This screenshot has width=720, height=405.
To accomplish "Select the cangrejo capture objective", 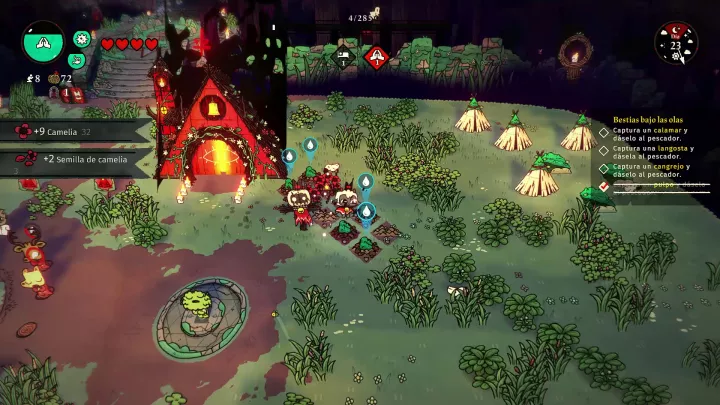I will pos(653,171).
